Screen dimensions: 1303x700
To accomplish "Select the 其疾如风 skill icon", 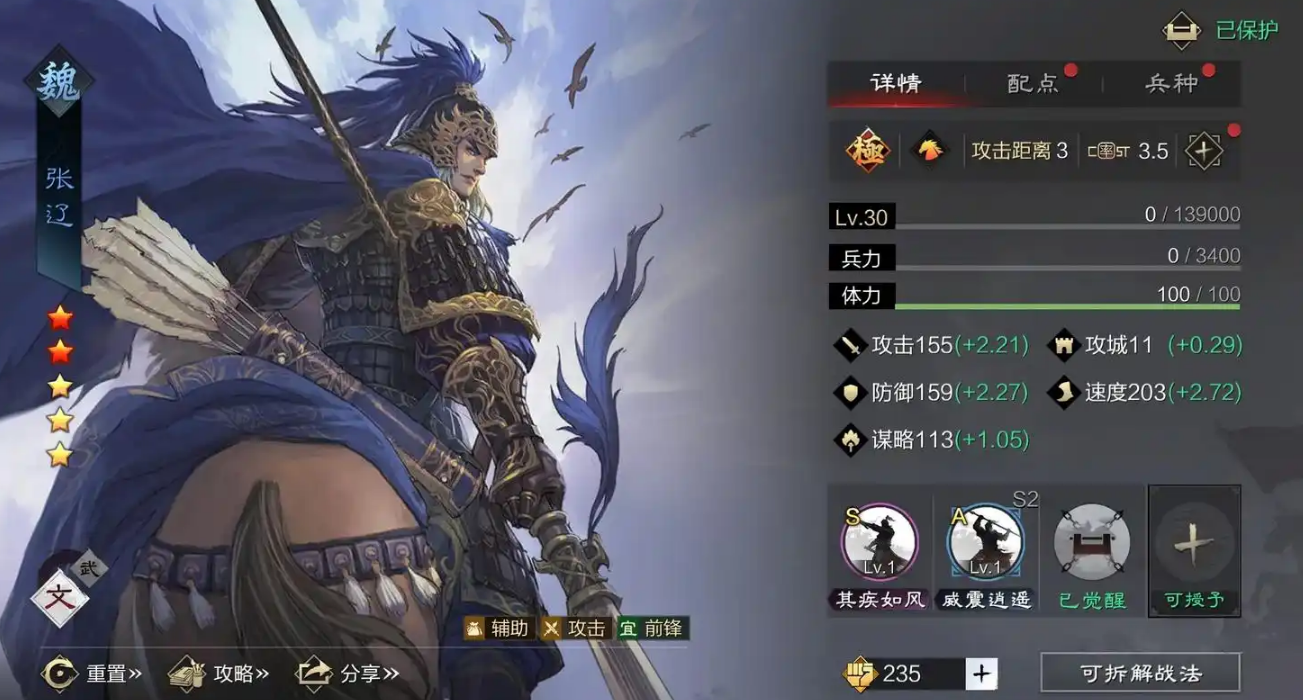I will click(x=880, y=543).
